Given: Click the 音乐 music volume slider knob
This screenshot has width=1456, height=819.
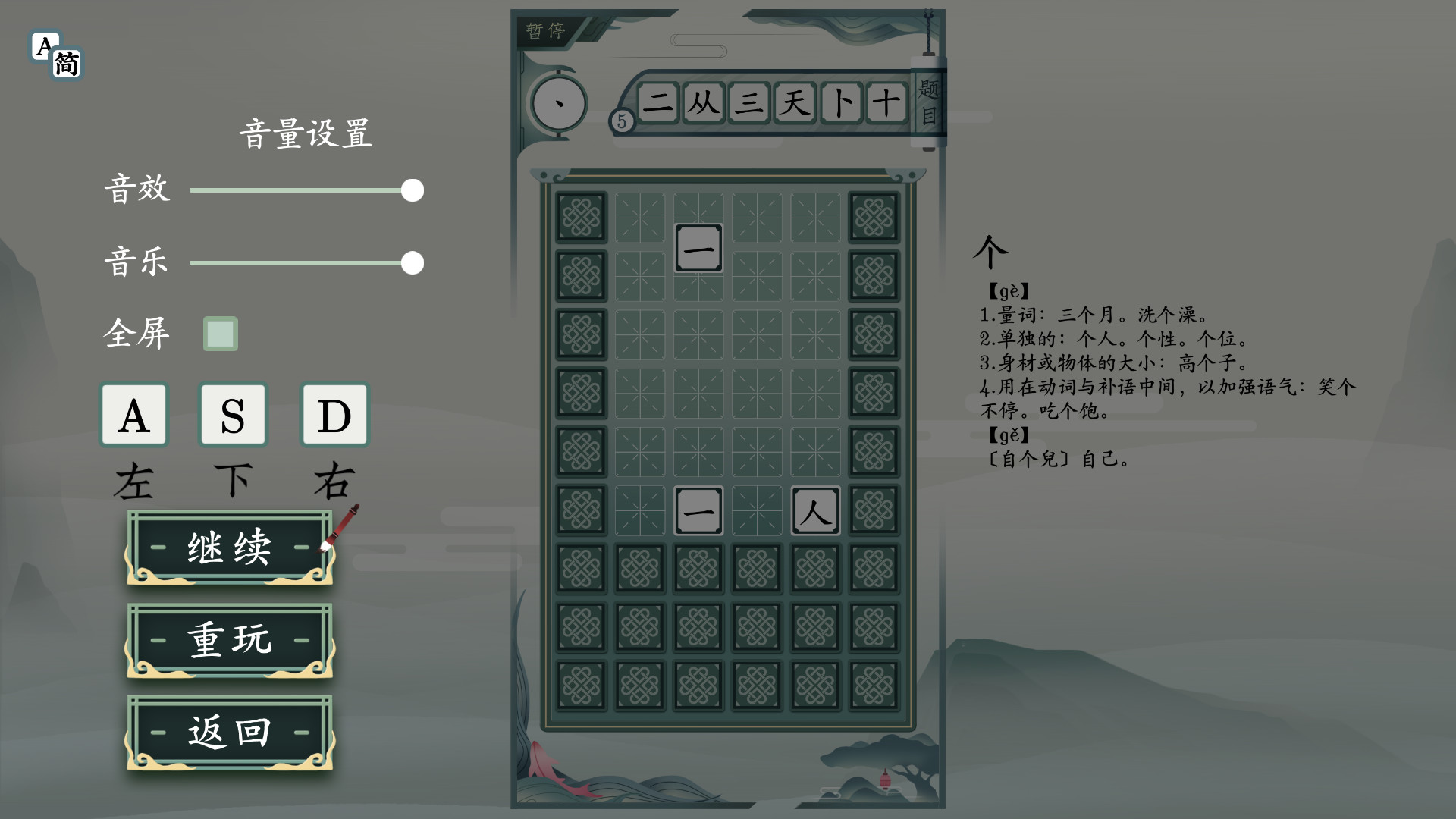Looking at the screenshot, I should tap(413, 263).
